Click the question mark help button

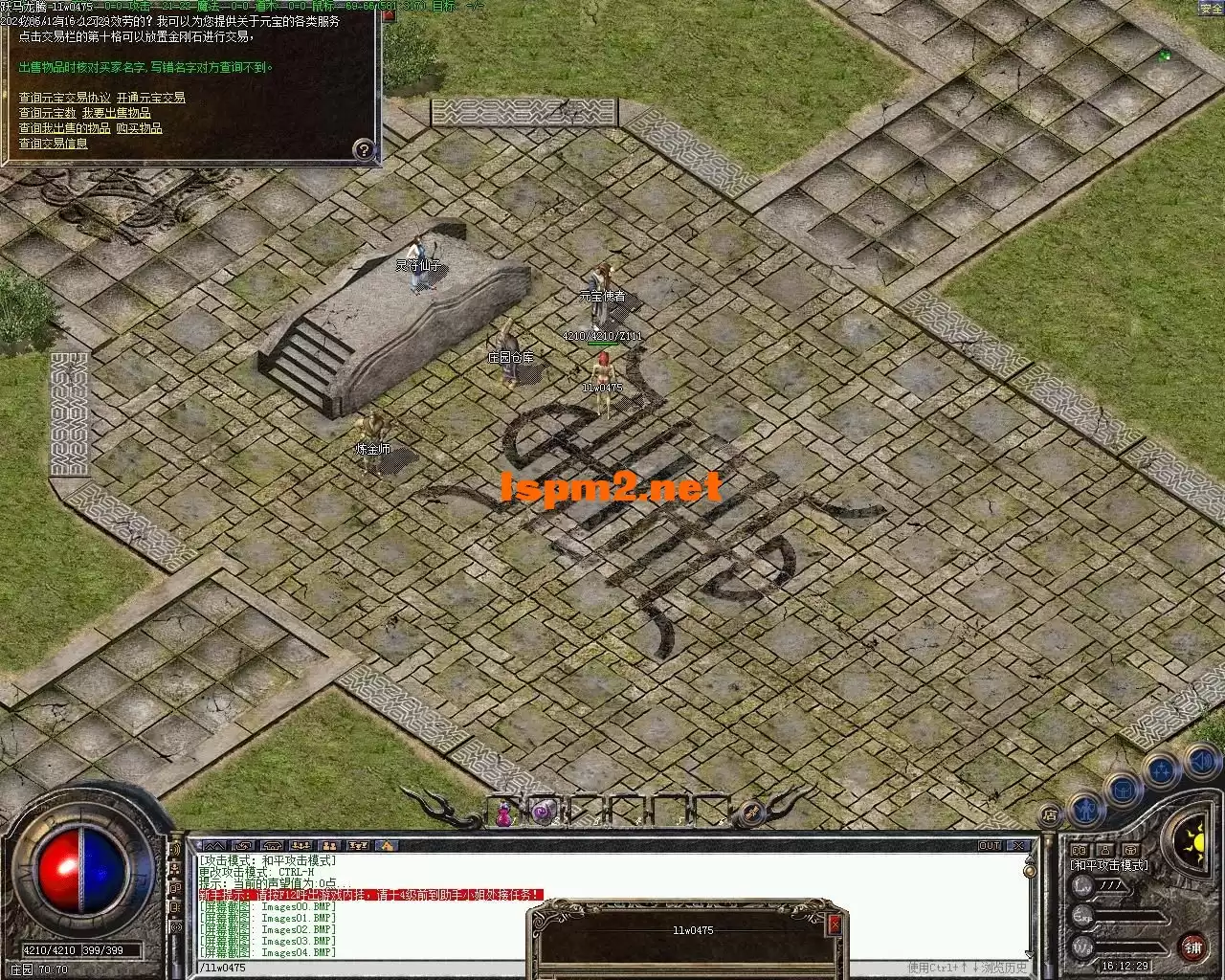(x=364, y=148)
